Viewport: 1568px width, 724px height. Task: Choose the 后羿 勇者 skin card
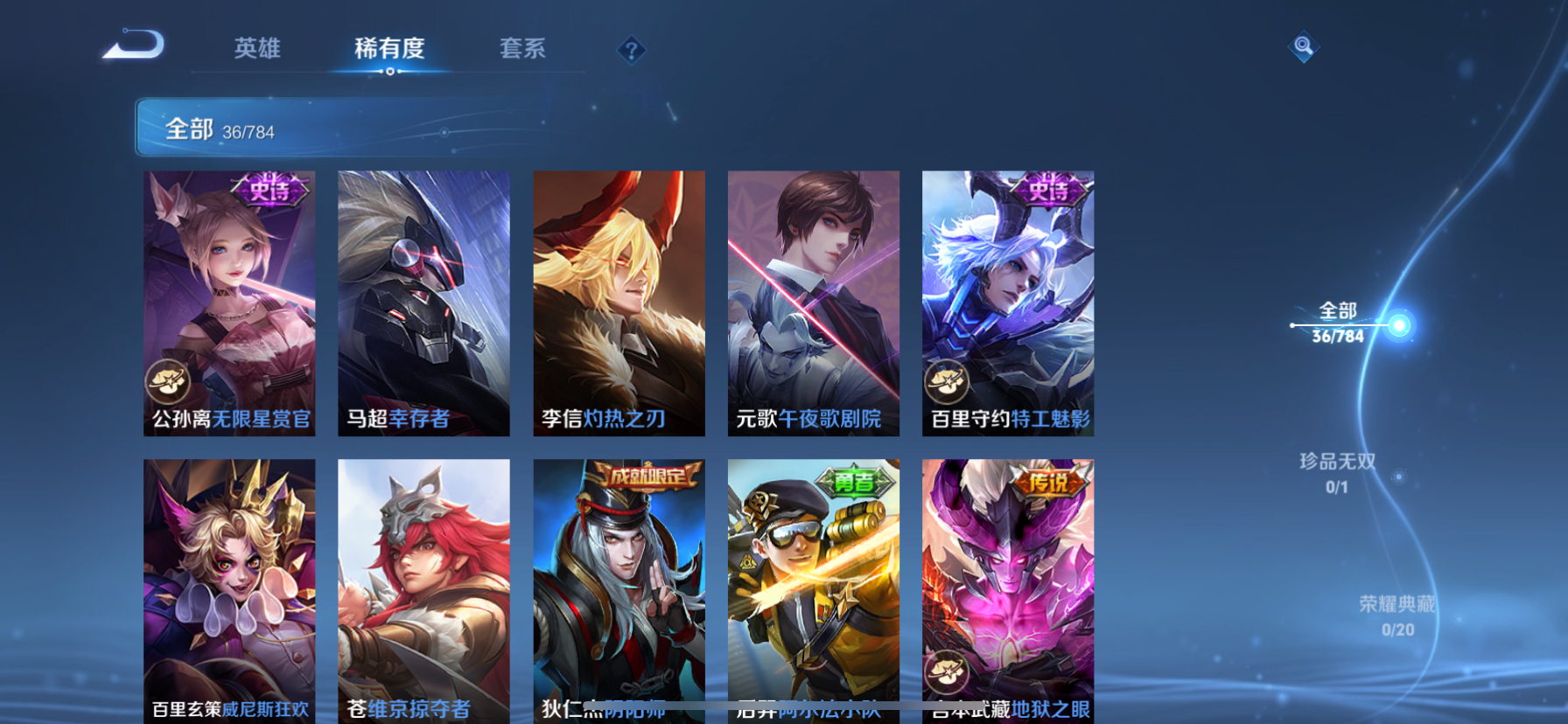pyautogui.click(x=813, y=590)
